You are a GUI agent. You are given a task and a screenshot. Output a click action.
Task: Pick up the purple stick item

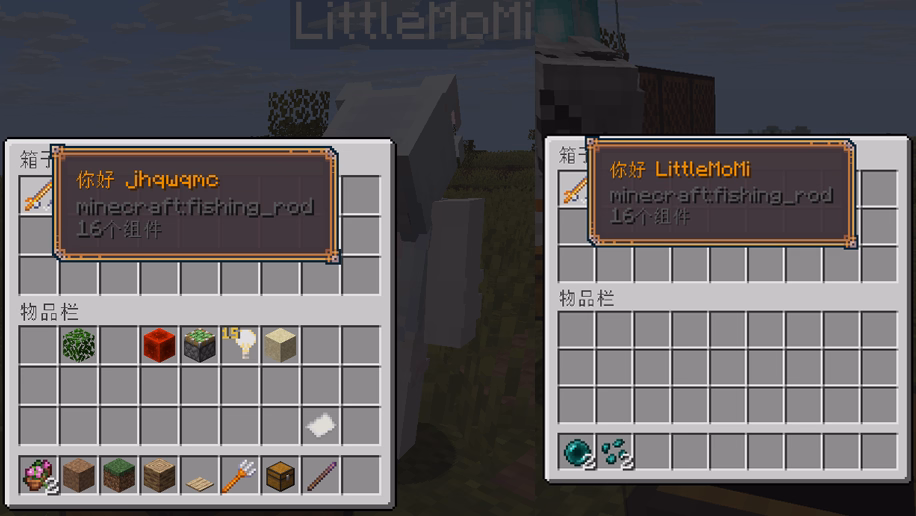tap(321, 475)
